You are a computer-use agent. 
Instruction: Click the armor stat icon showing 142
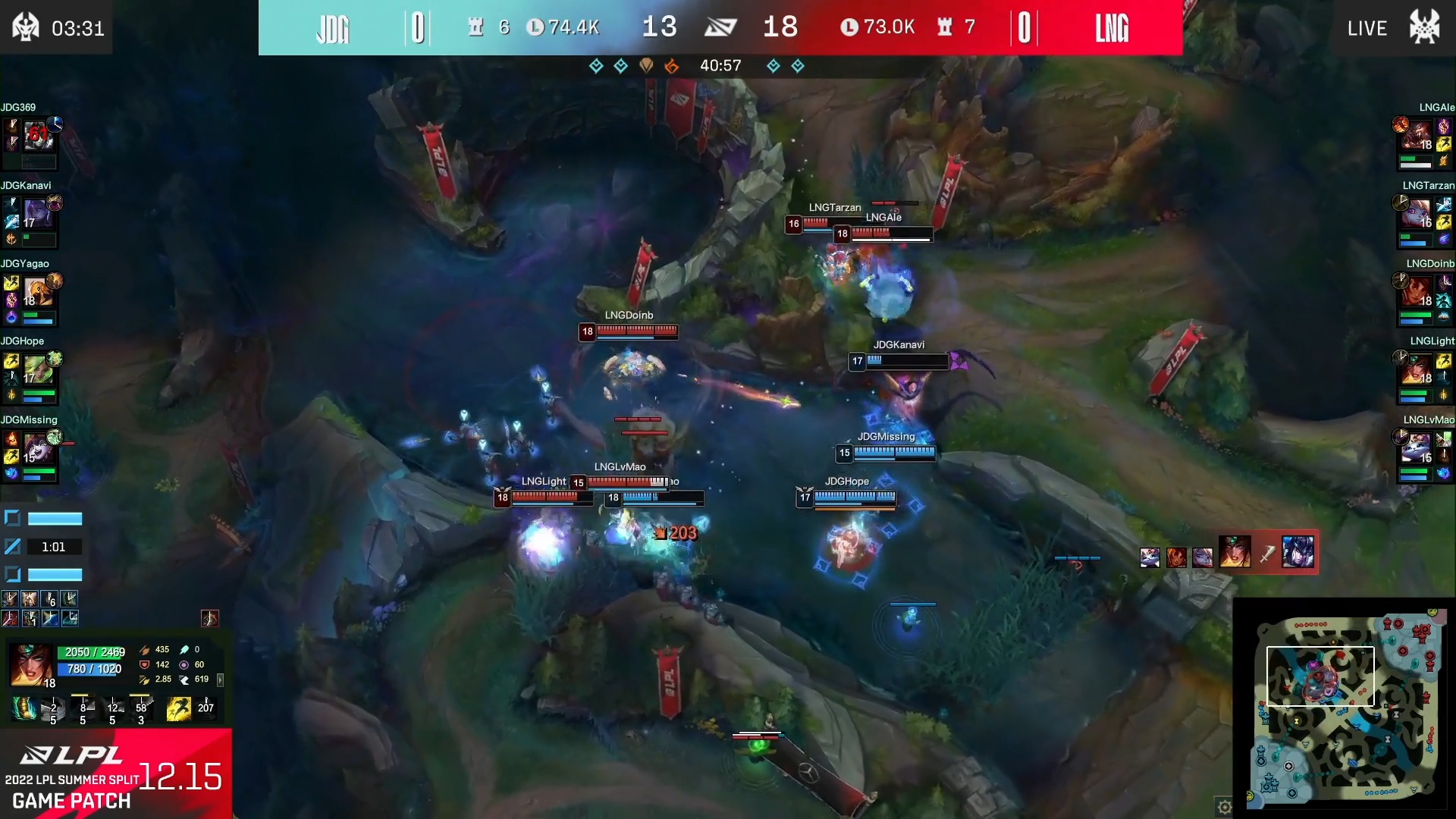145,665
